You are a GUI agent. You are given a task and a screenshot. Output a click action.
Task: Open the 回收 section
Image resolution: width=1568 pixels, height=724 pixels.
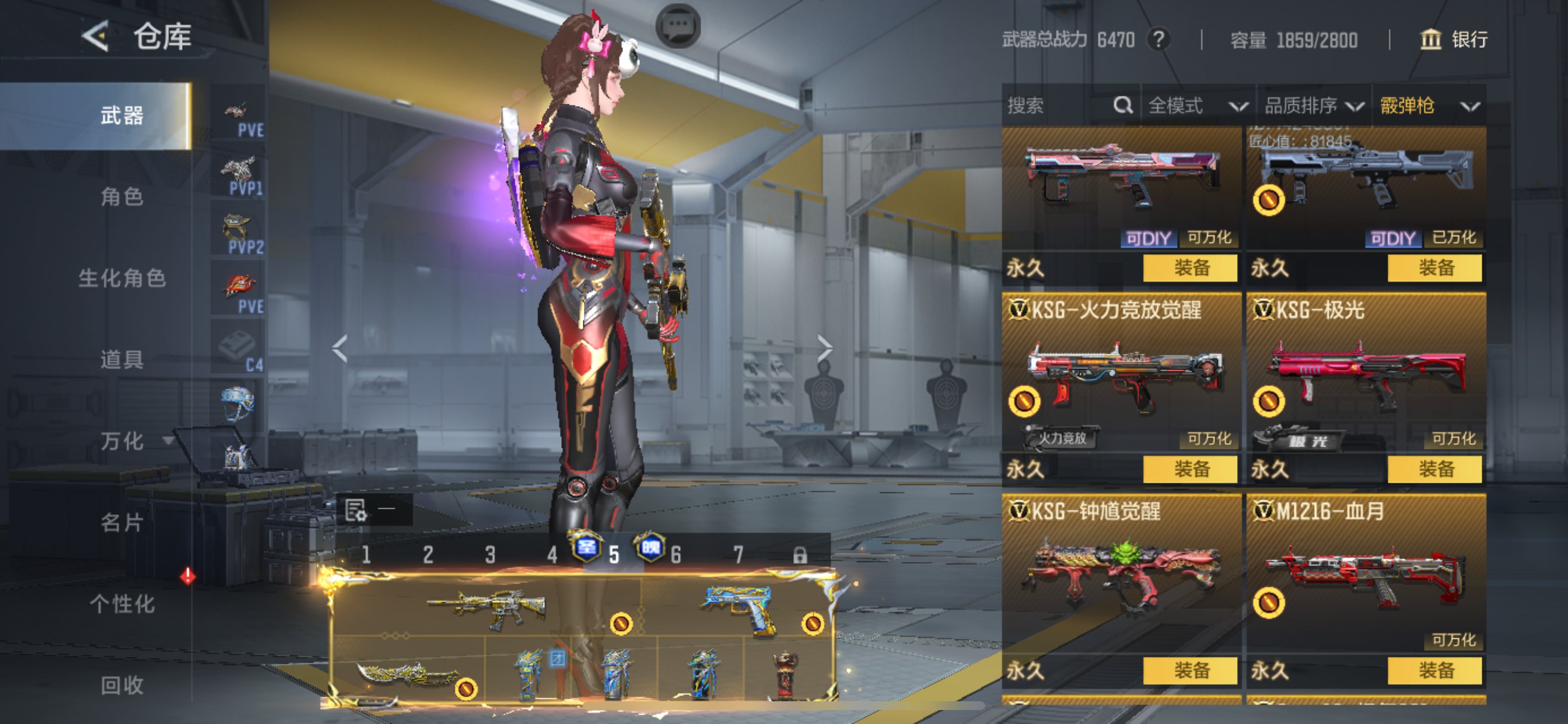click(122, 685)
